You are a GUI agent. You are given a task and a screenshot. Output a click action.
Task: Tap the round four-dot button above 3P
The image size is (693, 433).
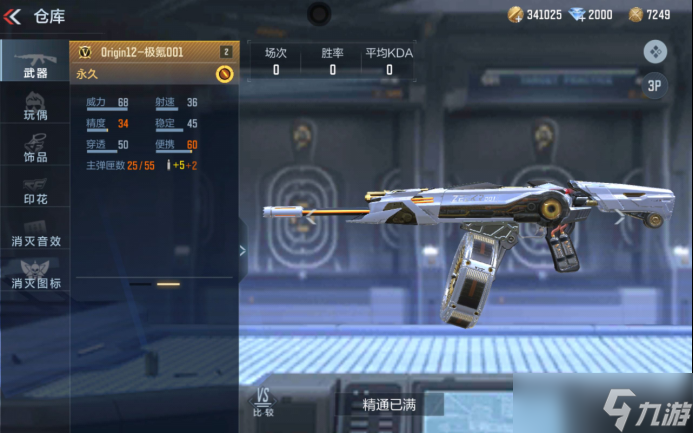pos(655,50)
